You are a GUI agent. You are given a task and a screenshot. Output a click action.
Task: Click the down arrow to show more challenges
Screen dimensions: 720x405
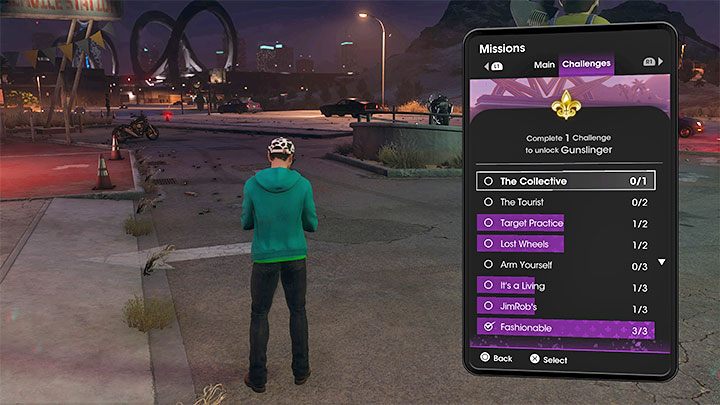pos(660,263)
